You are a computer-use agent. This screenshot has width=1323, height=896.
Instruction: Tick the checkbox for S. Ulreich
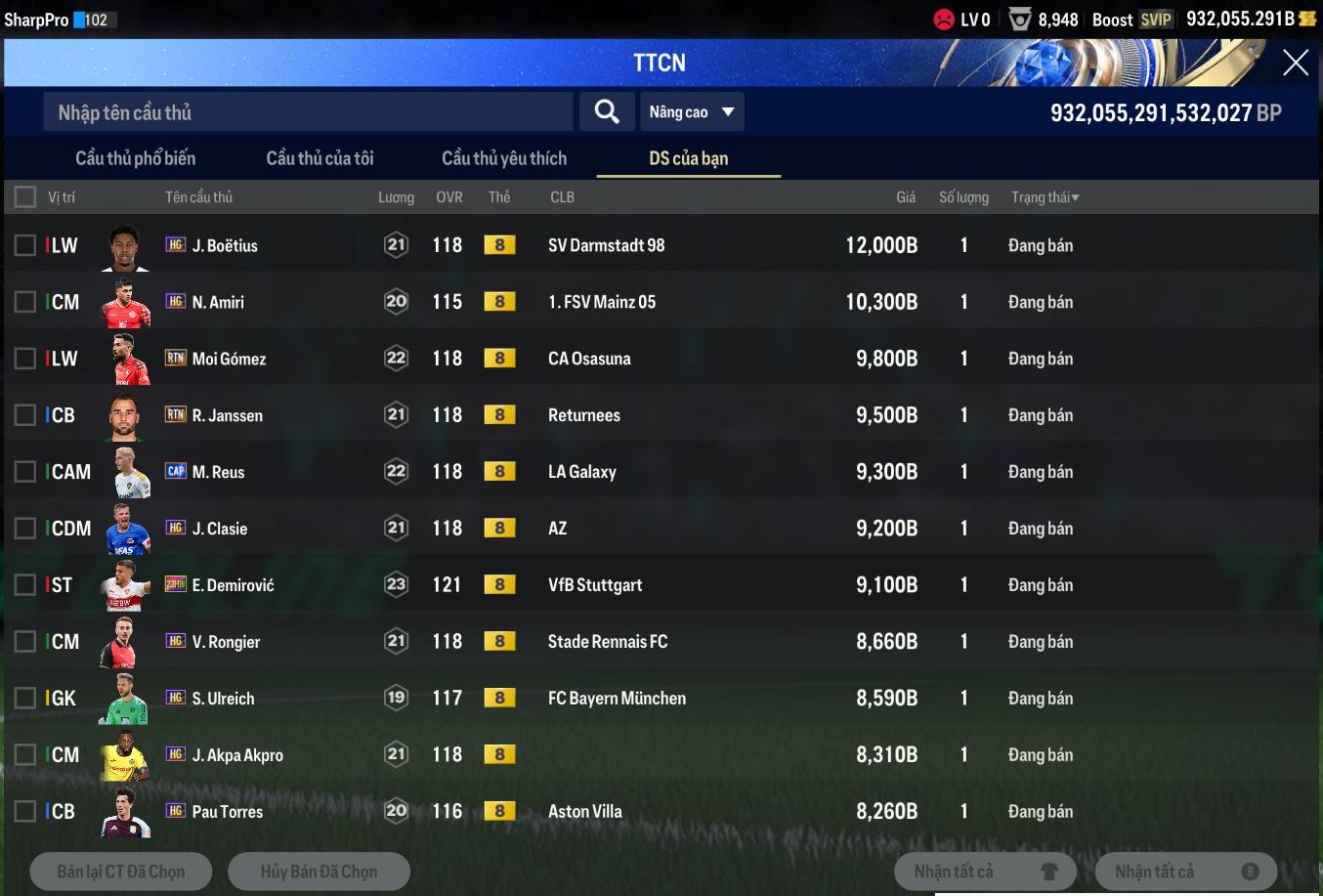point(25,699)
